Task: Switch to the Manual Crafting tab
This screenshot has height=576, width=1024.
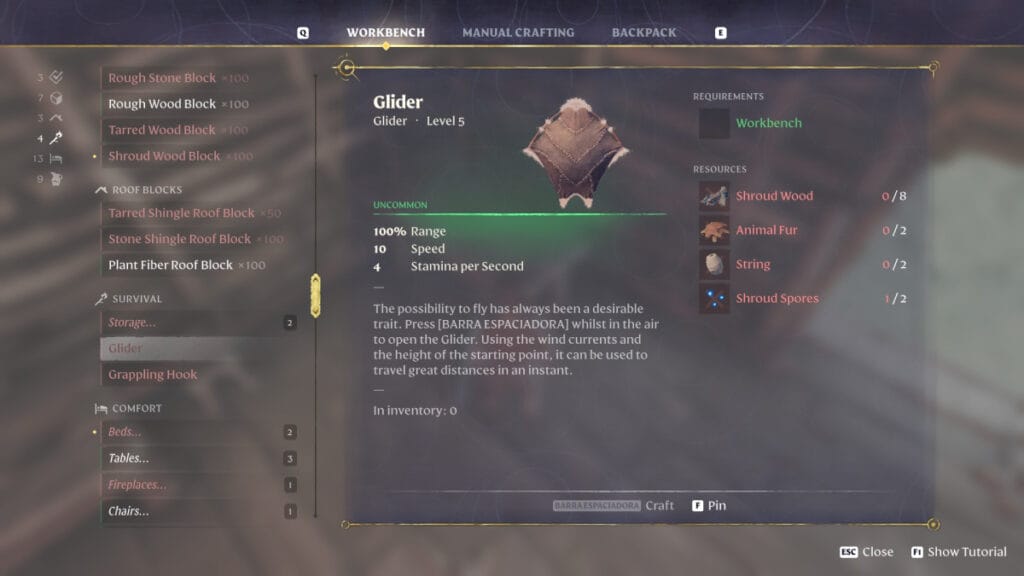Action: click(518, 33)
